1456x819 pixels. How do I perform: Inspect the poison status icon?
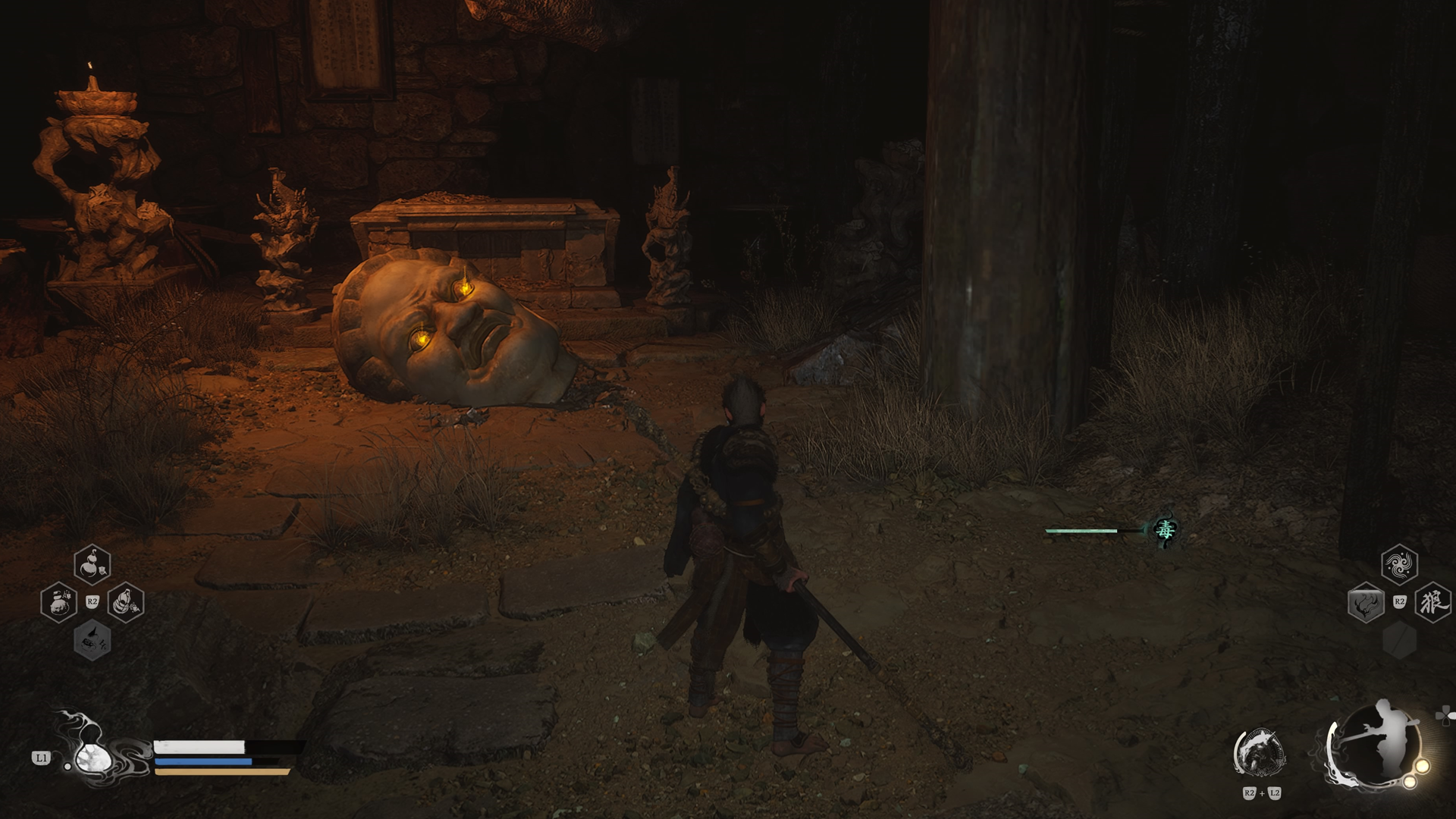click(1164, 530)
